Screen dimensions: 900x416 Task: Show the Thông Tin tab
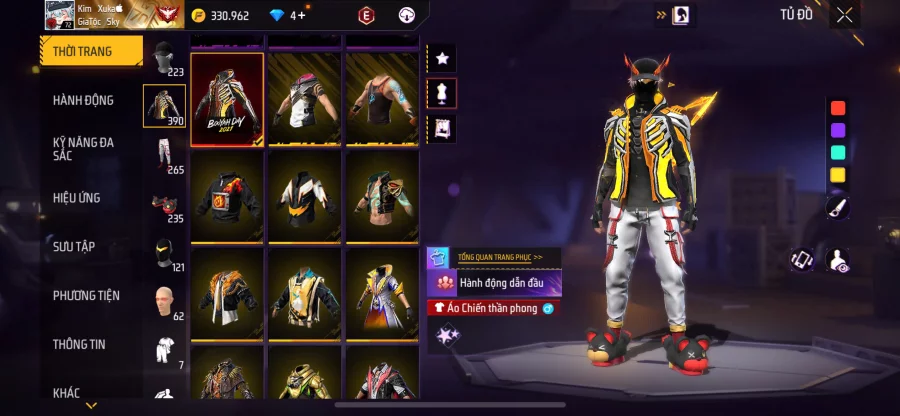tap(80, 344)
